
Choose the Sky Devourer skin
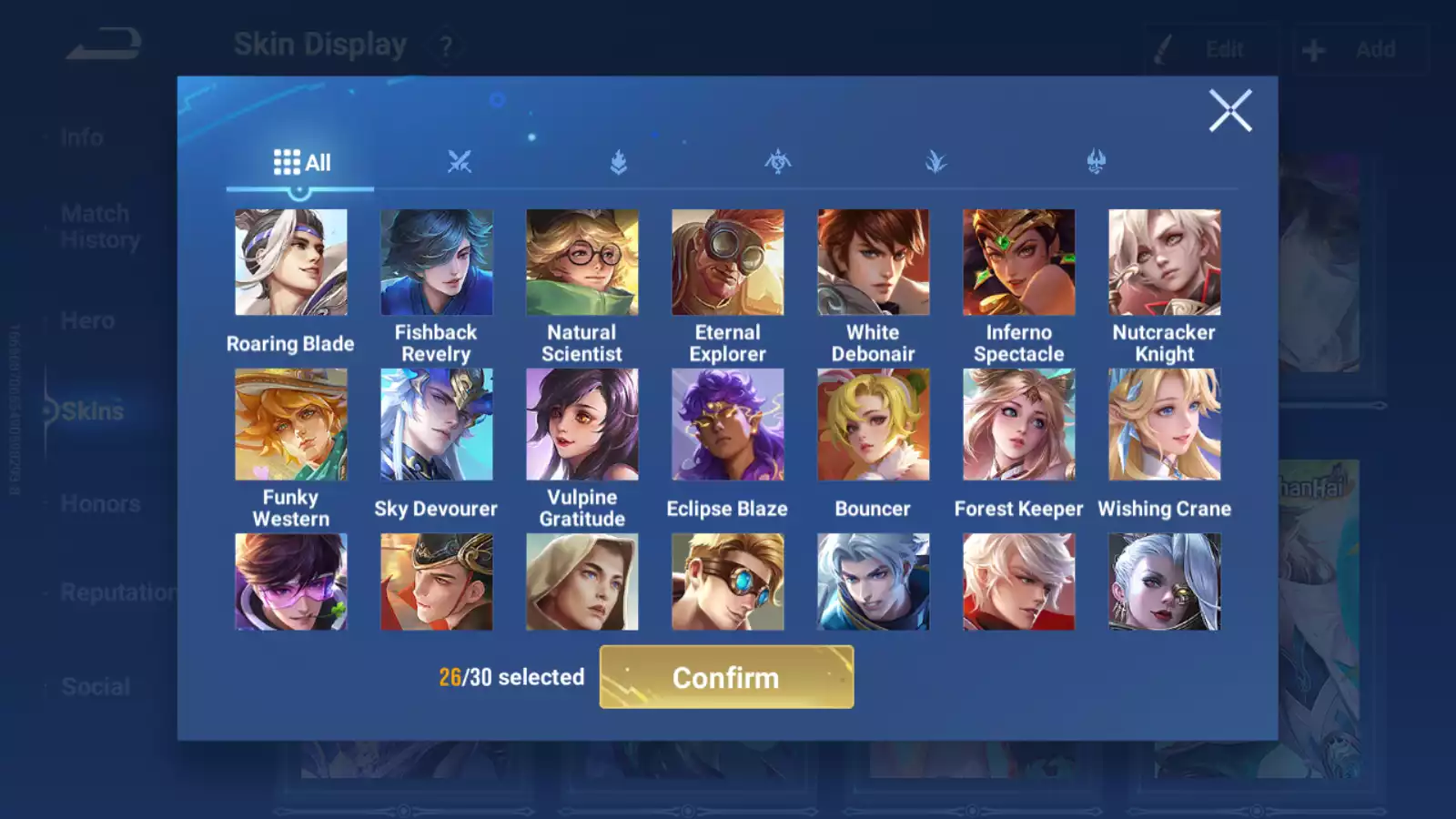tap(436, 424)
